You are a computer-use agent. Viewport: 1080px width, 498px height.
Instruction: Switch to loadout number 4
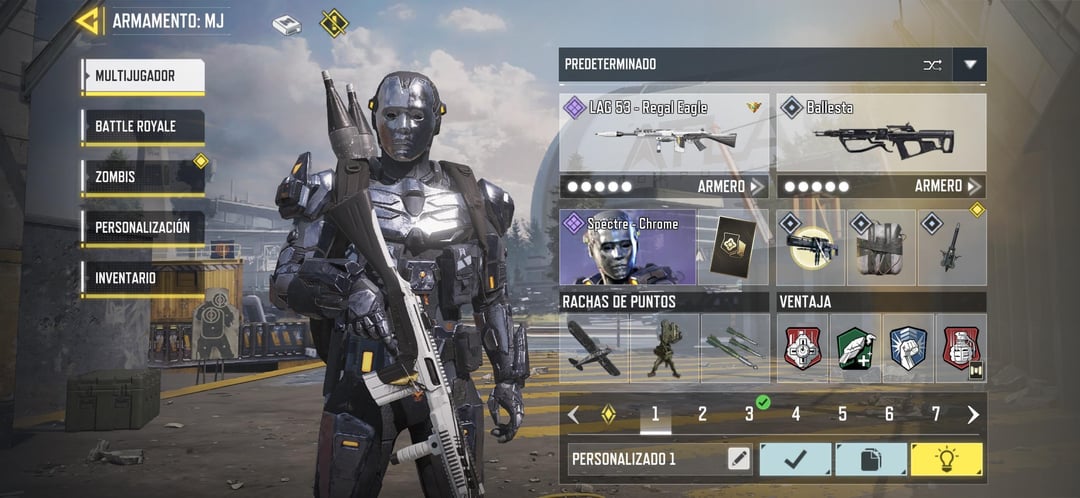pos(796,414)
